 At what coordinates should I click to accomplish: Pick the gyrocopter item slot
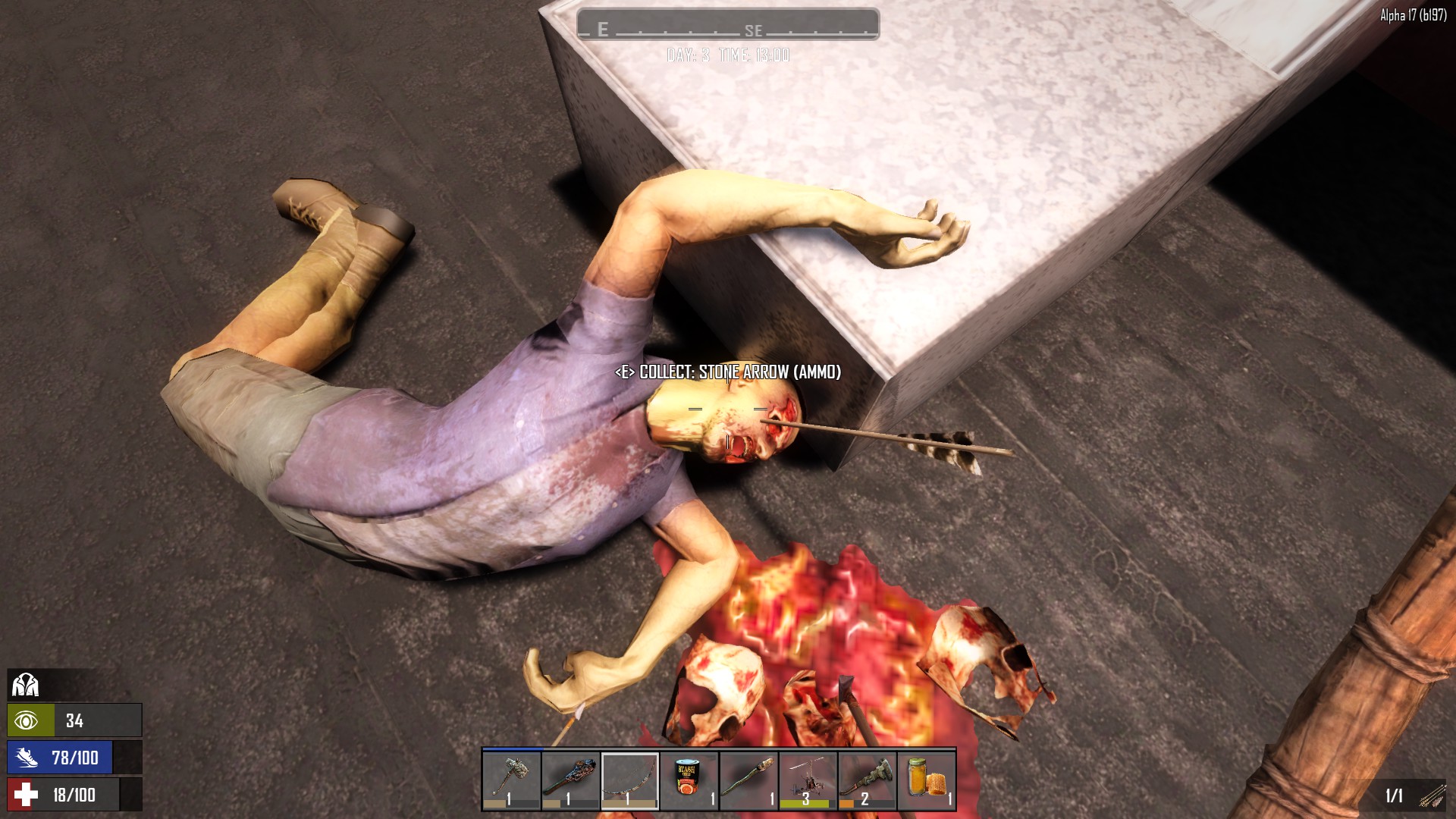808,780
